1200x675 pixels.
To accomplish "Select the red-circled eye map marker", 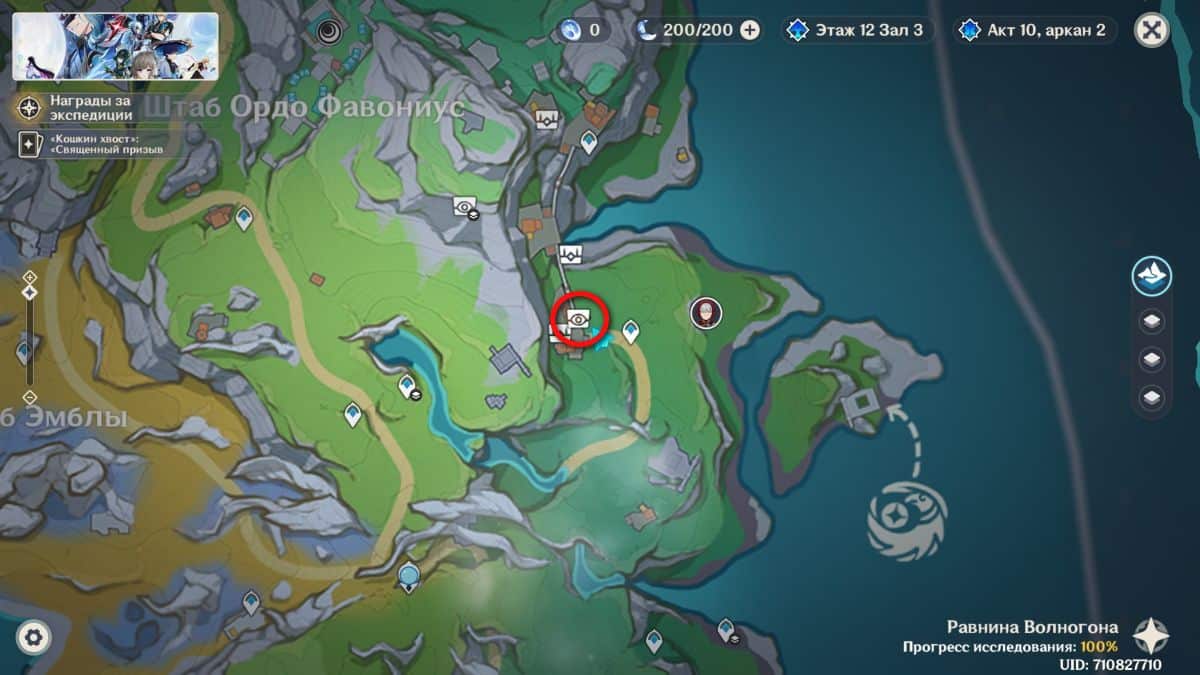I will click(578, 320).
